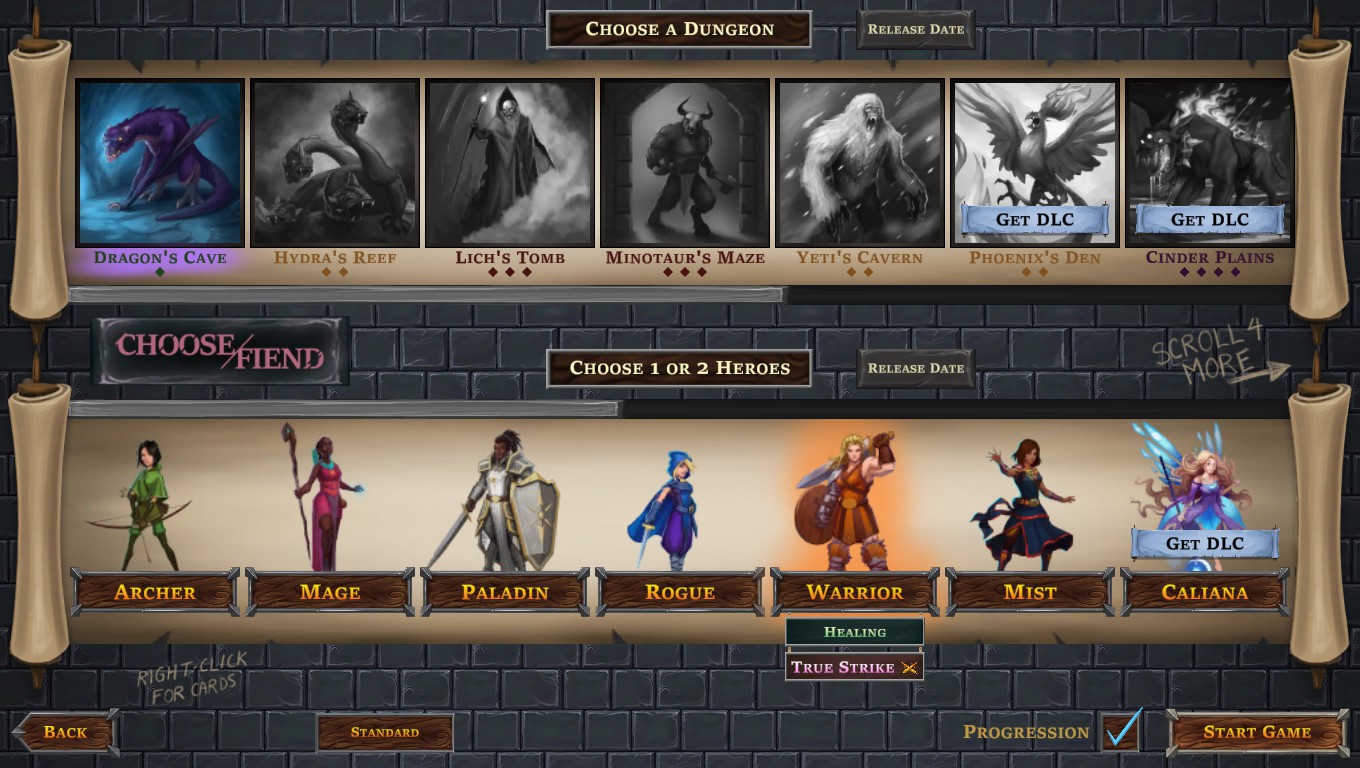
Task: Select the Minotaur's Maze dungeon
Action: pyautogui.click(x=685, y=163)
